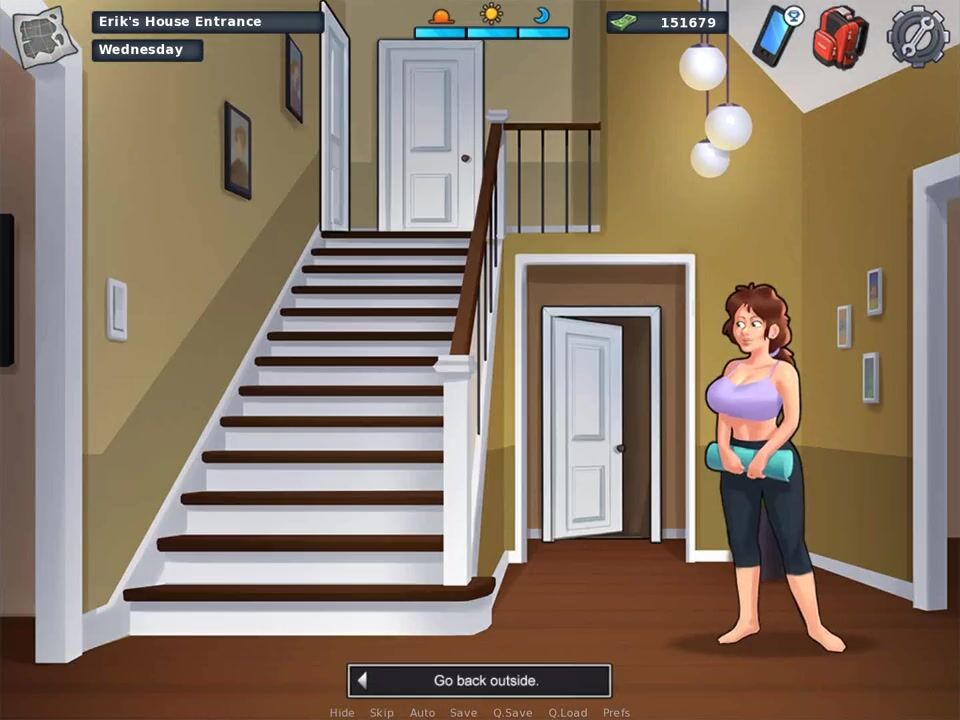This screenshot has height=720, width=960.
Task: Choose Go back outside
Action: pos(479,681)
